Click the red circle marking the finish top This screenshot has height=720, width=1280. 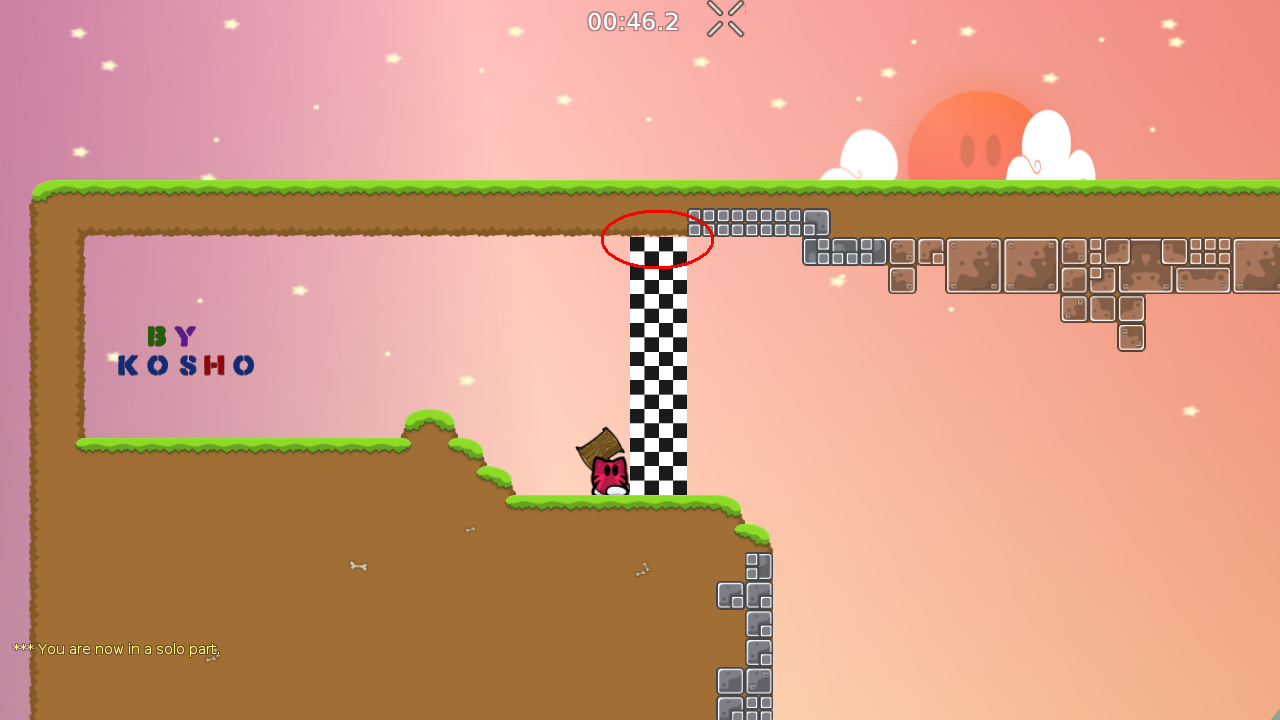click(x=657, y=239)
